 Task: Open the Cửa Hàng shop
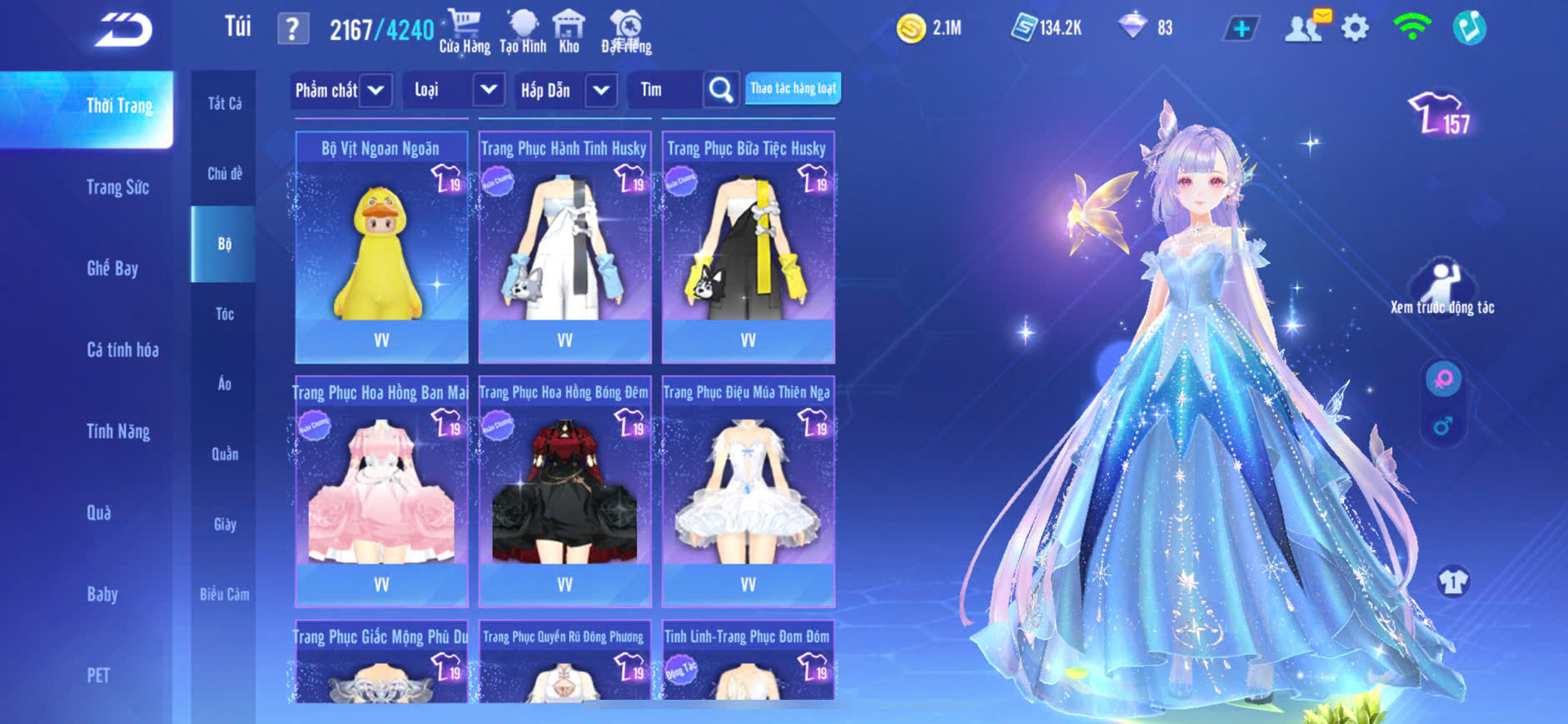point(465,31)
